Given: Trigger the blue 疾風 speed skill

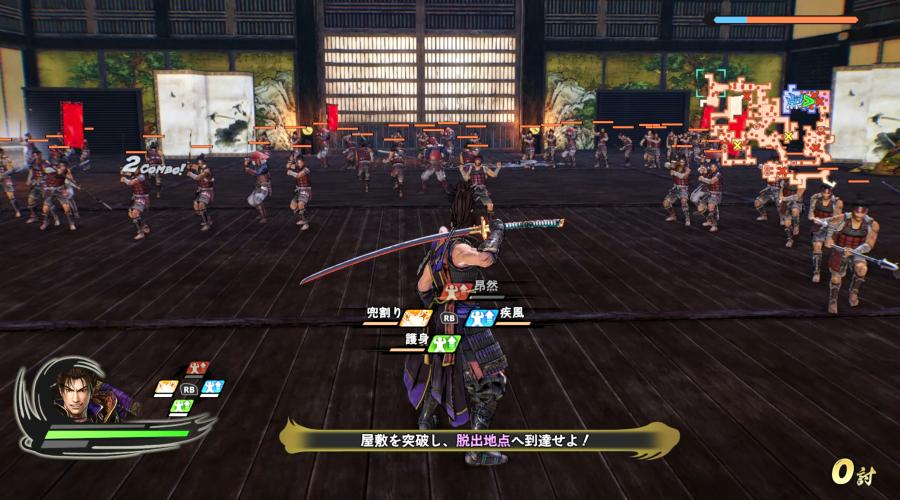Looking at the screenshot, I should 481,316.
